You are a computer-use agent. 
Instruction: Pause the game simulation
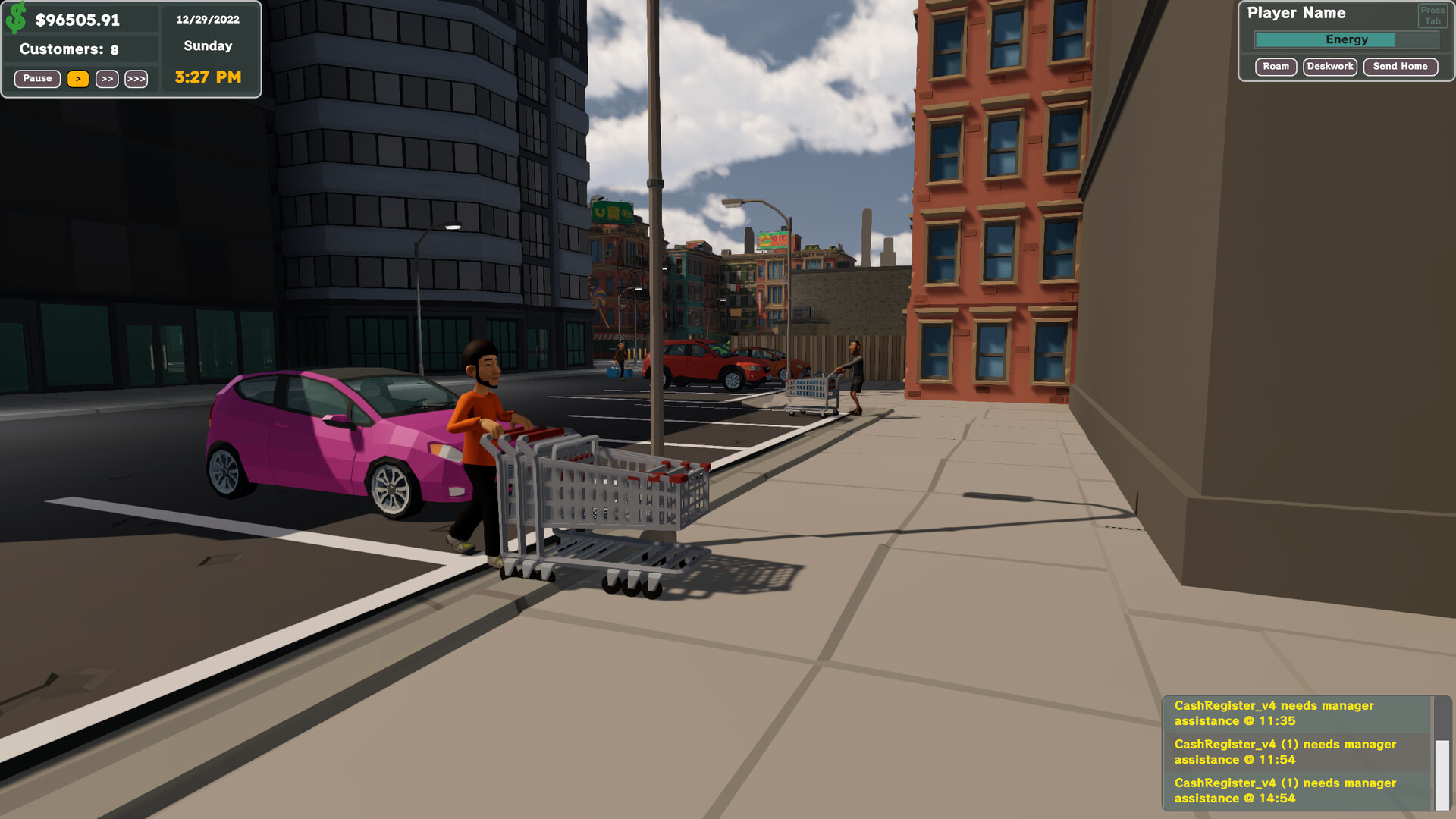(x=36, y=78)
